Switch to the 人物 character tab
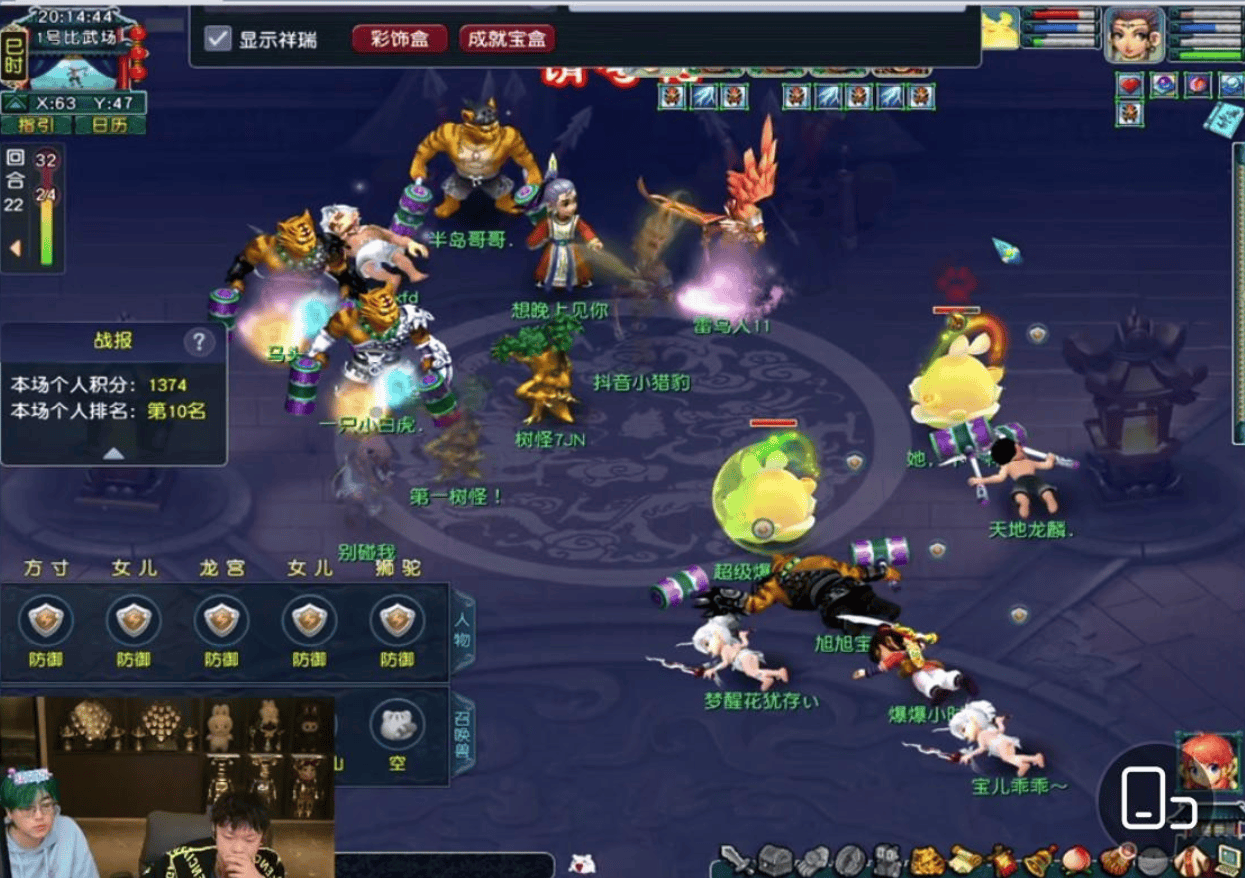 coord(464,627)
